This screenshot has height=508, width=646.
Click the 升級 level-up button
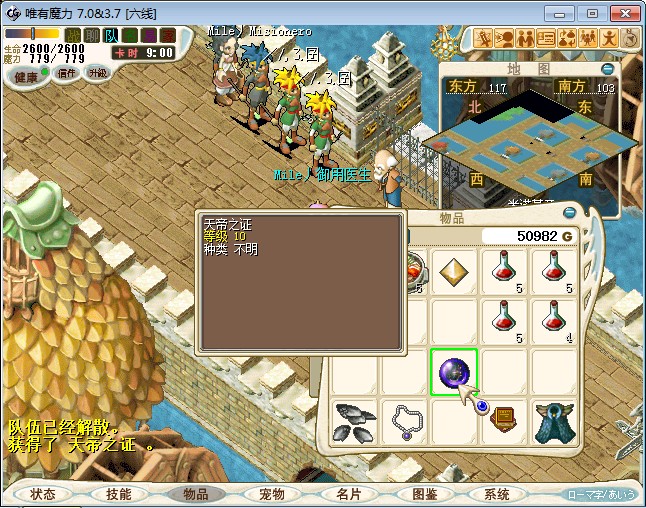click(x=97, y=73)
